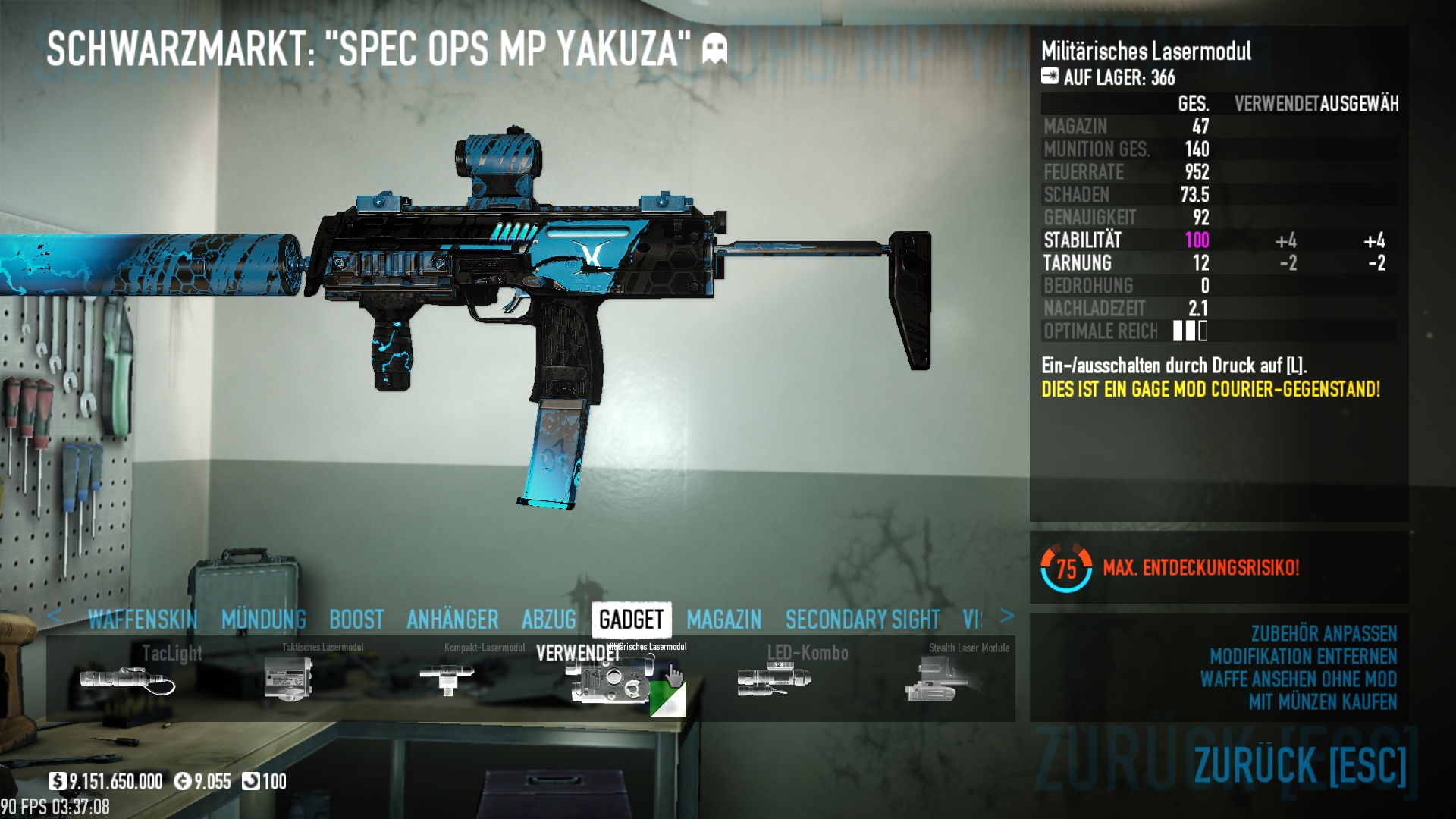1456x819 pixels.
Task: Open the Magazin category
Action: point(724,620)
